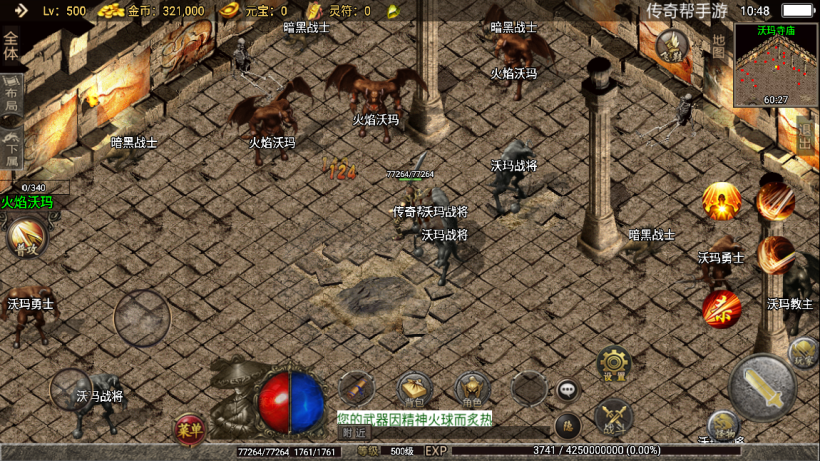
Task: Cast the golden winged figure skill
Action: coord(720,202)
